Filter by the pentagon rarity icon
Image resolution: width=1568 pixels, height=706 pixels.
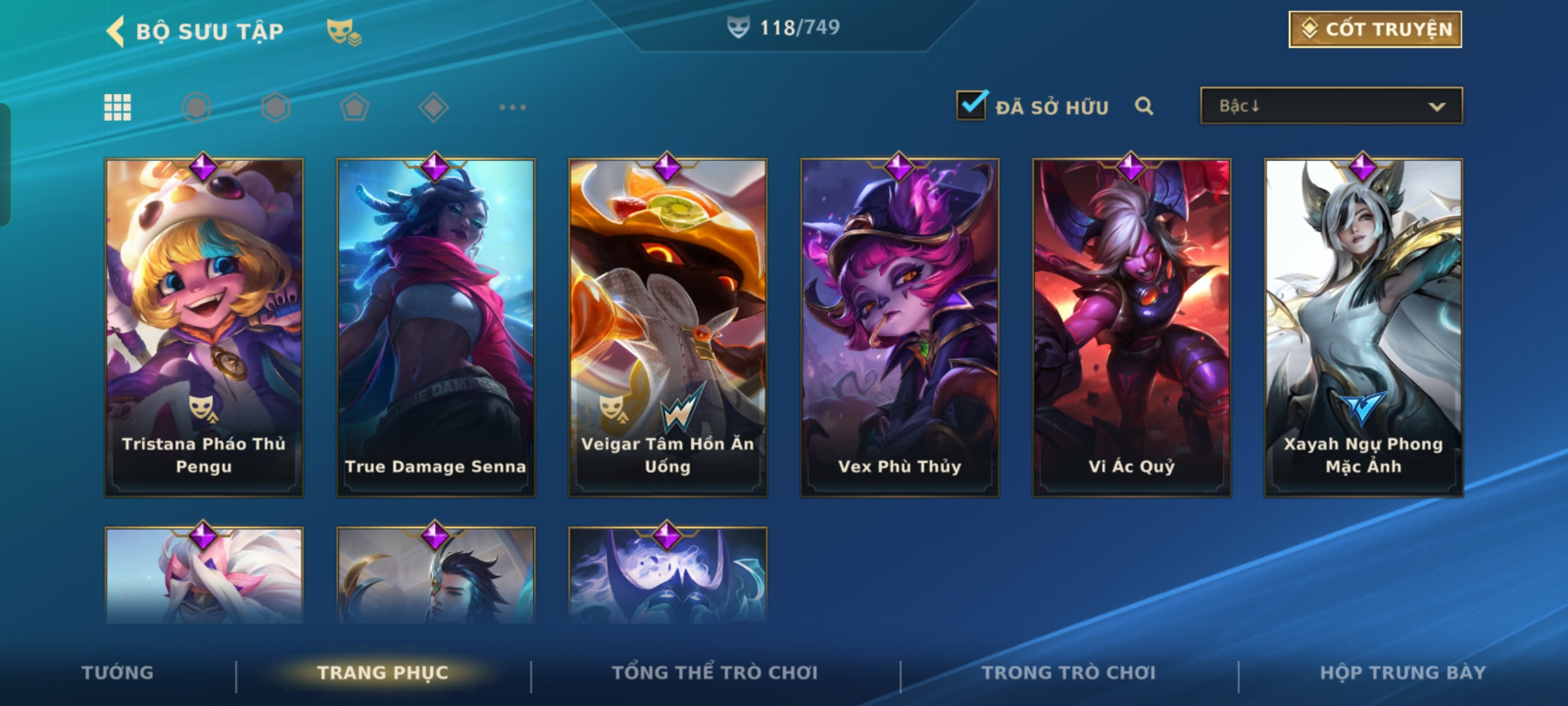[x=355, y=107]
